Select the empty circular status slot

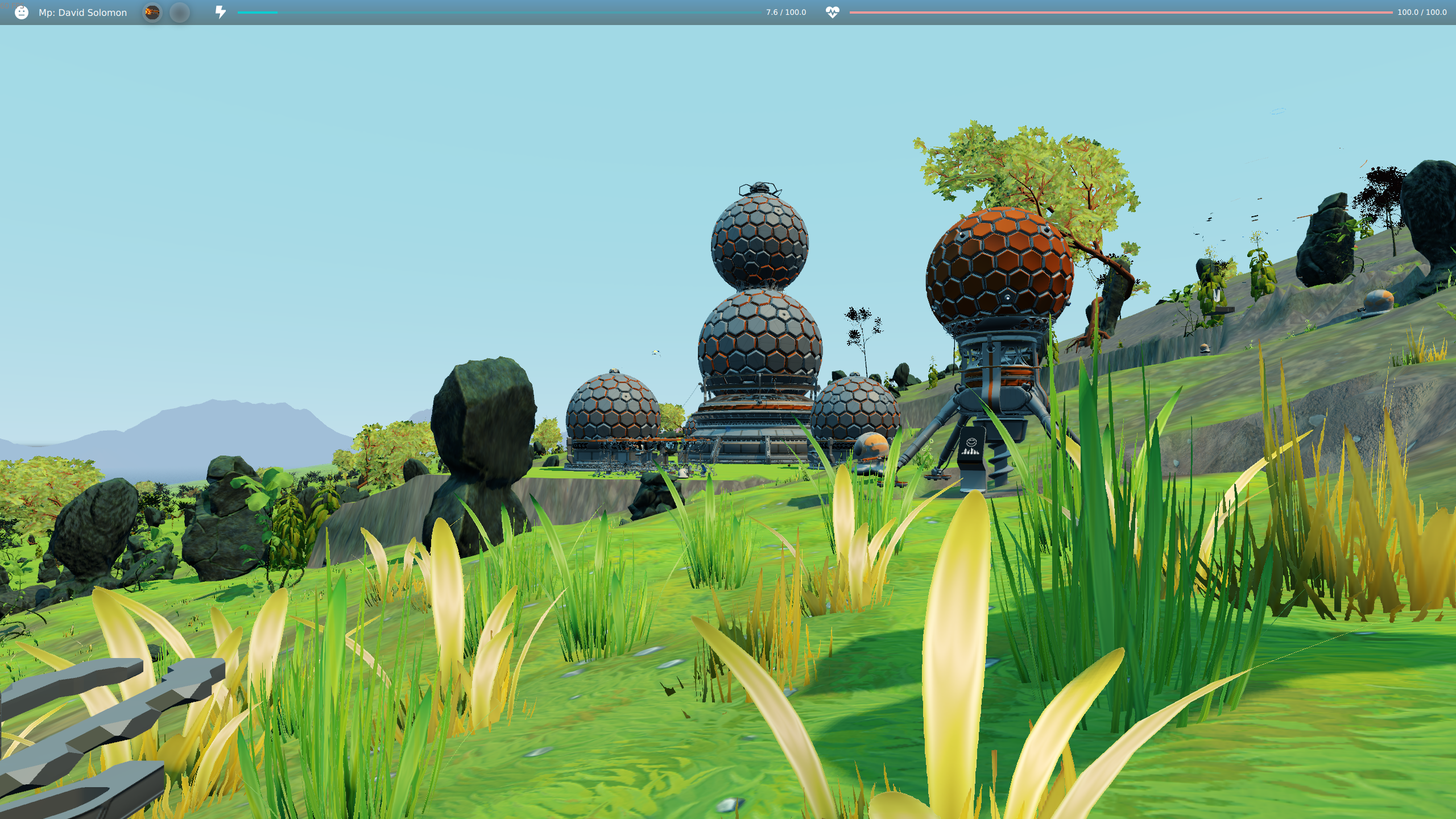180,13
